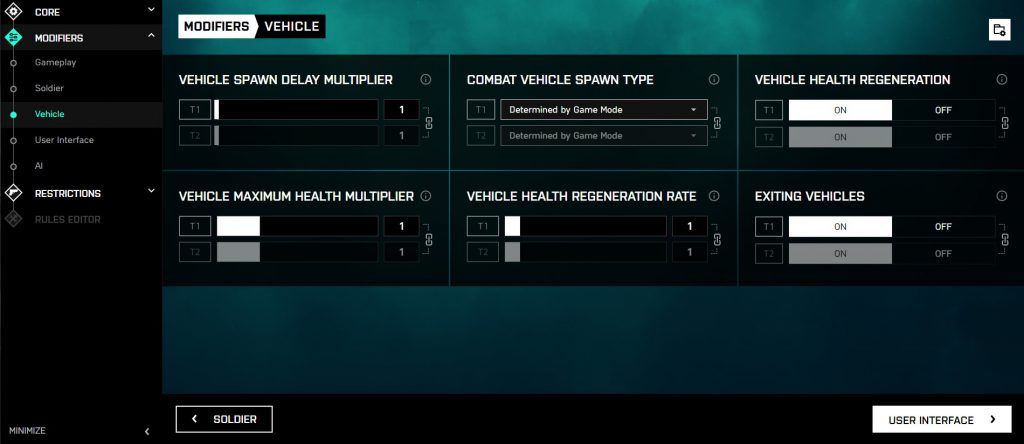Go back to the Soldier page button
Viewport: 1024px width, 444px height.
click(x=224, y=420)
